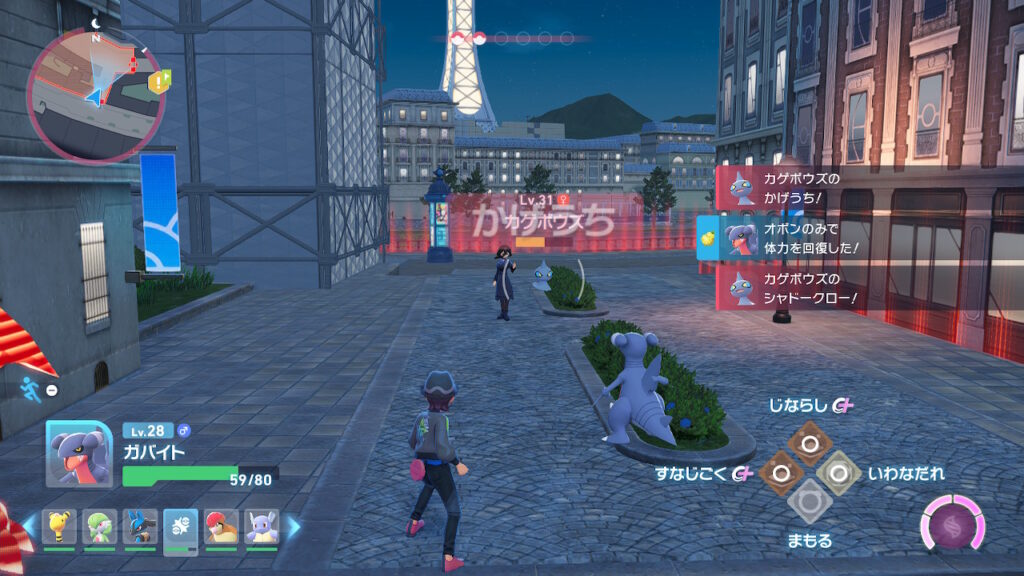Choose the まもる move

(x=808, y=502)
